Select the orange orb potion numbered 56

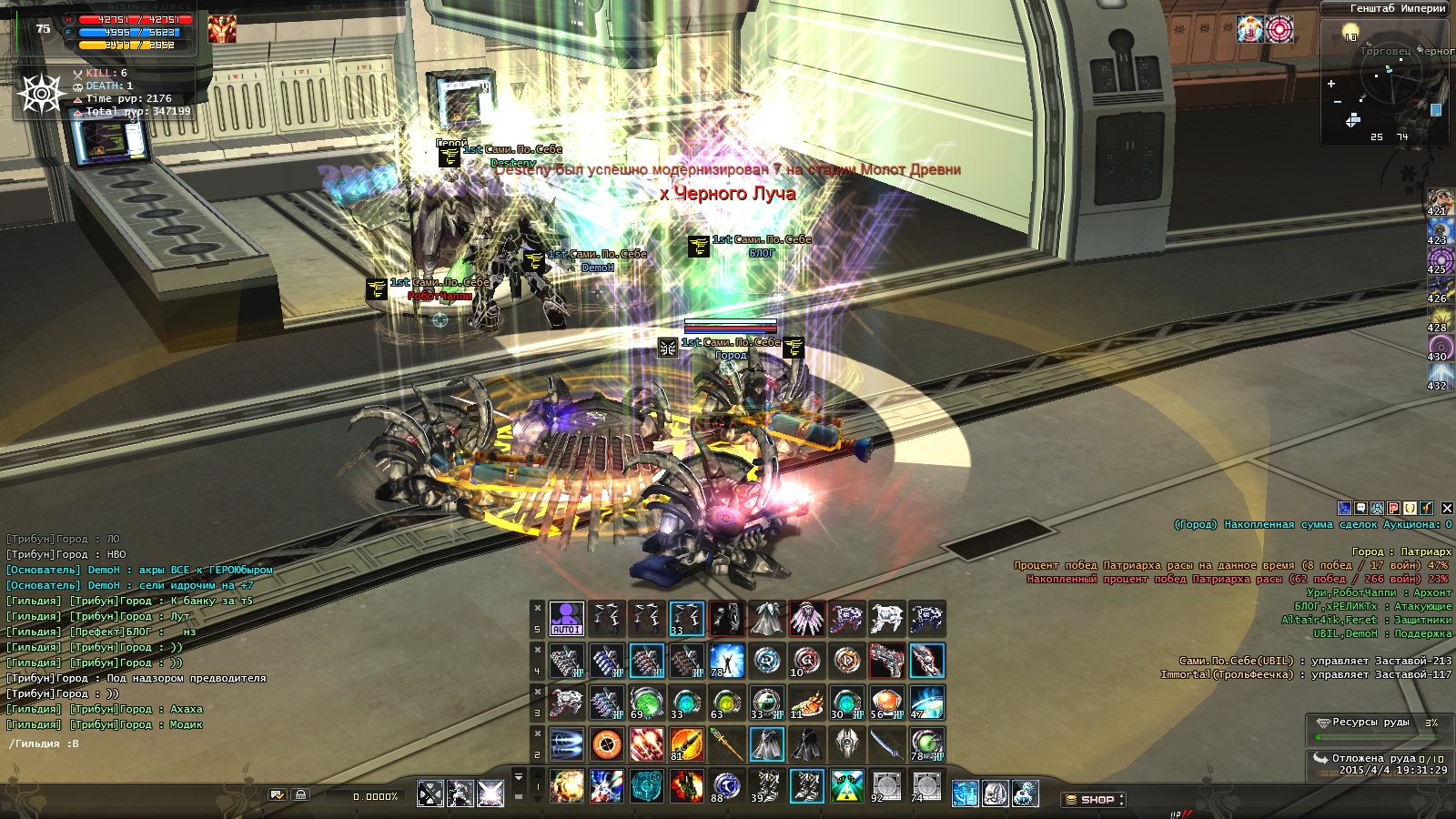coord(886,703)
